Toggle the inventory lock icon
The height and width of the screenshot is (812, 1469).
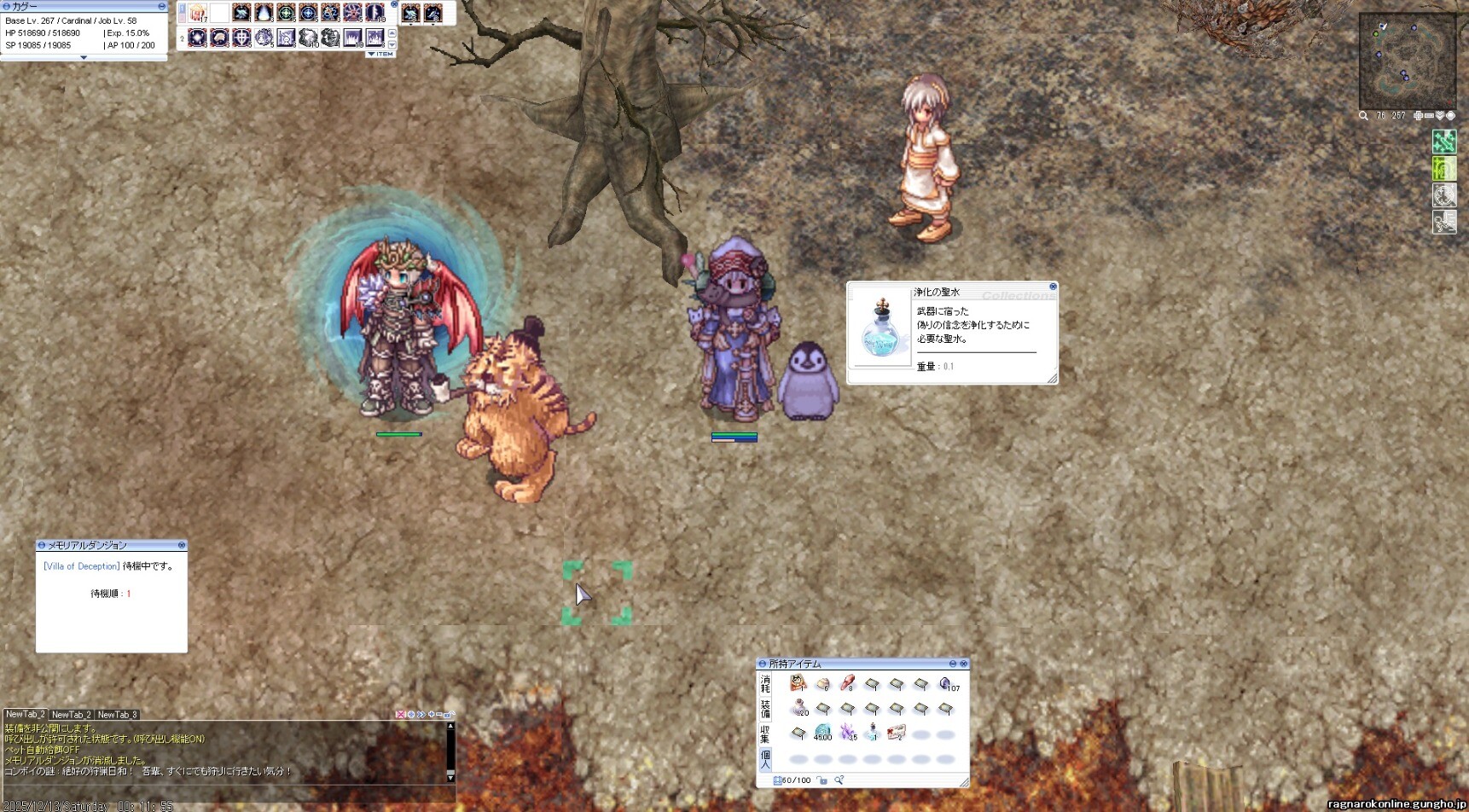point(822,780)
